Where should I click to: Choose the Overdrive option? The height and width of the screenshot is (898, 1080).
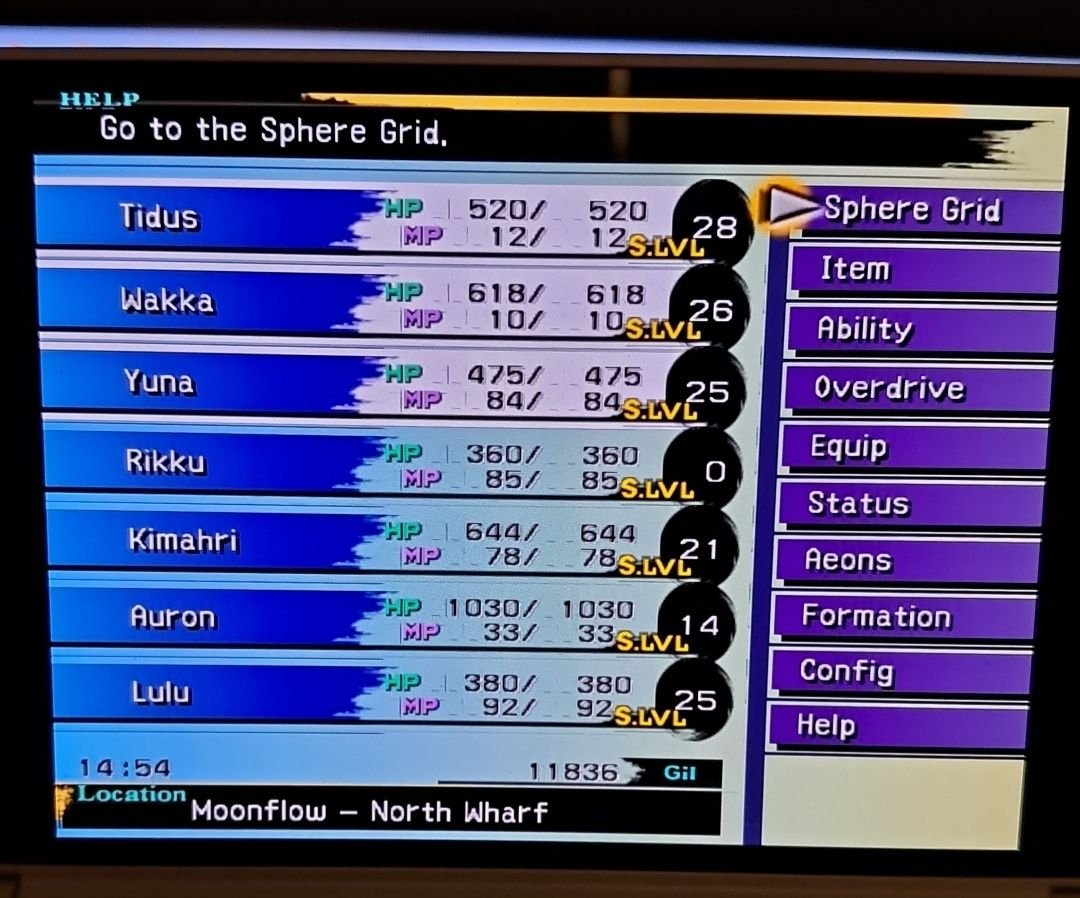(x=915, y=388)
